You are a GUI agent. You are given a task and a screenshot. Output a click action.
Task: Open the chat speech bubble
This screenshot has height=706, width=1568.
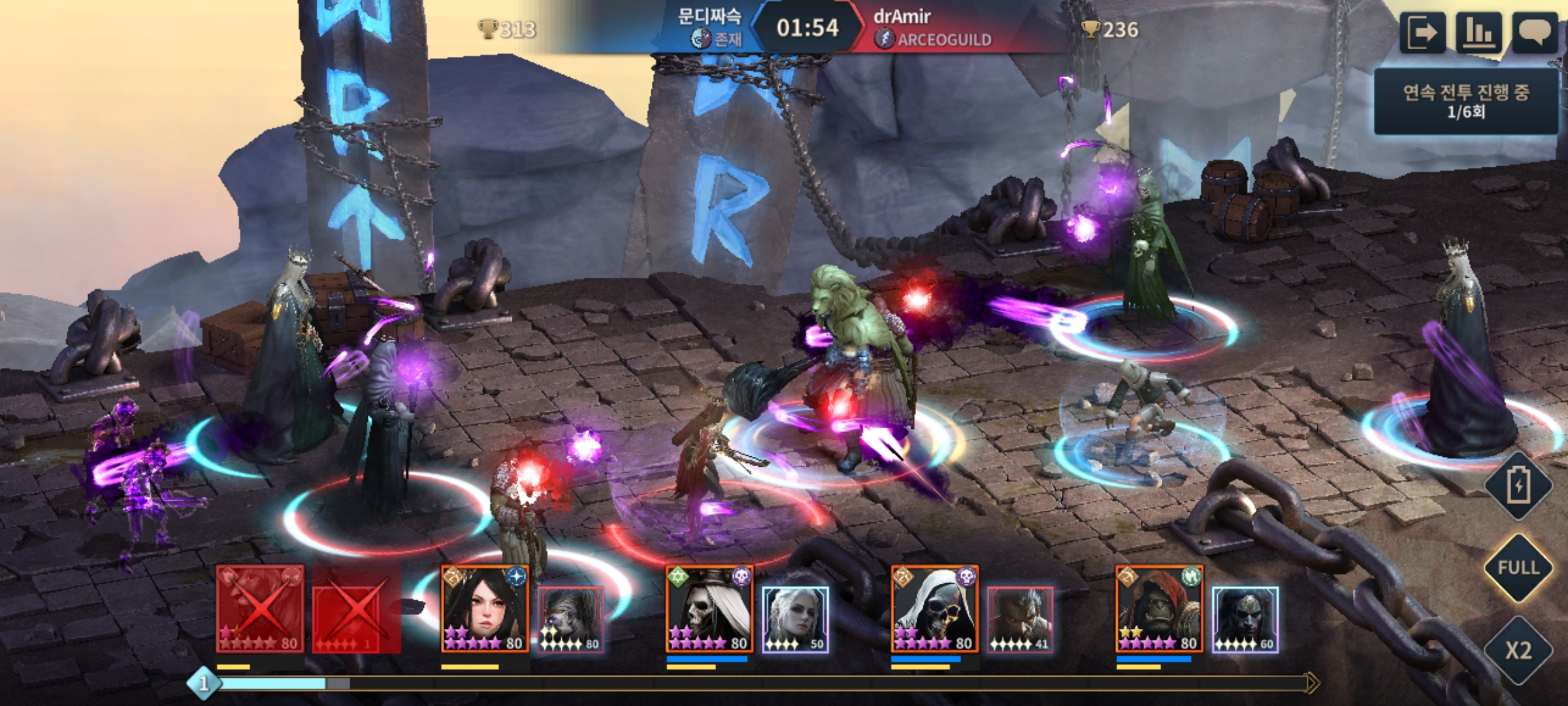1535,33
